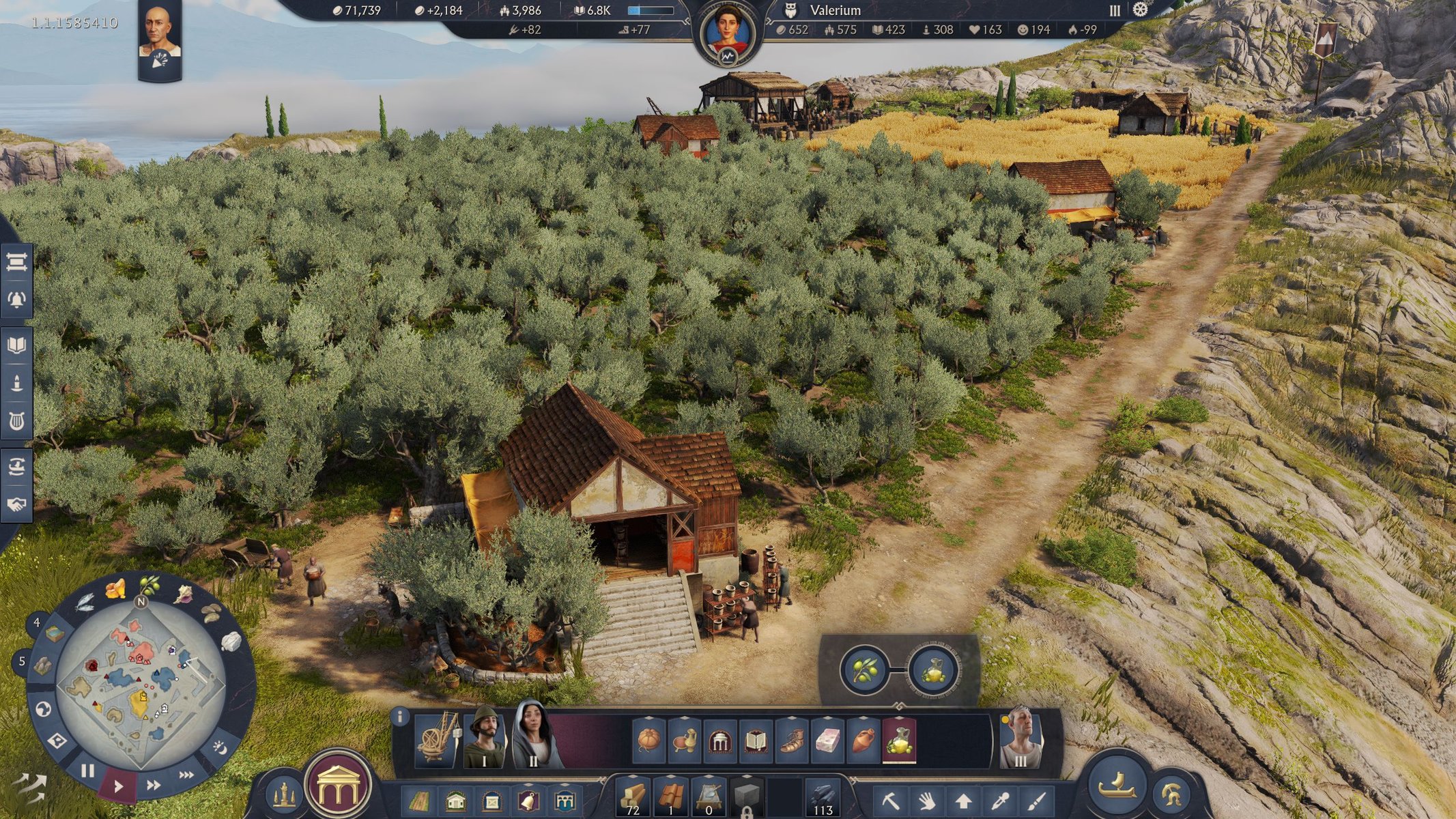Viewport: 1456px width, 819px height.
Task: Open the ship construction menu
Action: pos(1117,785)
